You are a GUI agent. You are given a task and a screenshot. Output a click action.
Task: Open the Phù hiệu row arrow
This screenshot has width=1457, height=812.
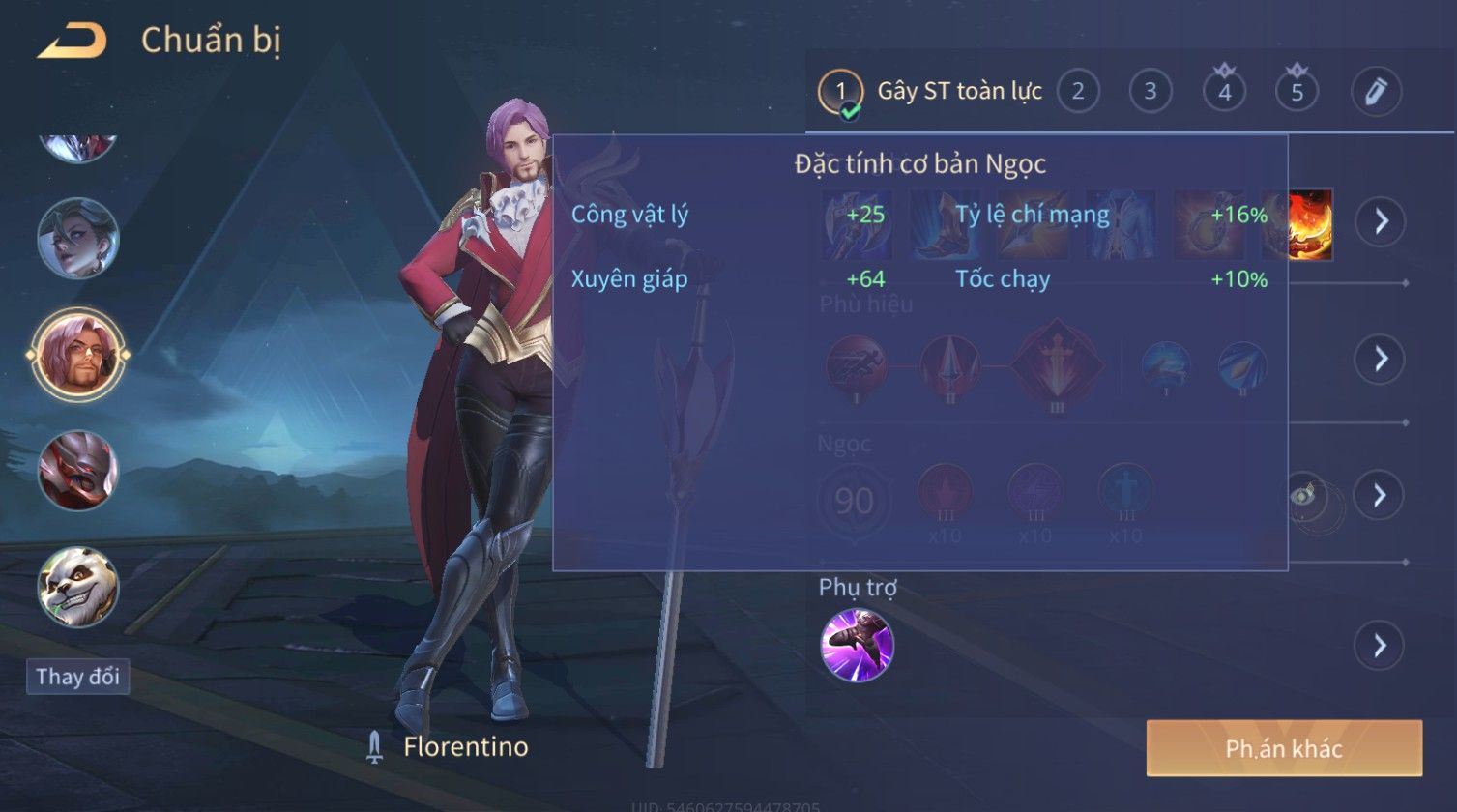point(1380,360)
